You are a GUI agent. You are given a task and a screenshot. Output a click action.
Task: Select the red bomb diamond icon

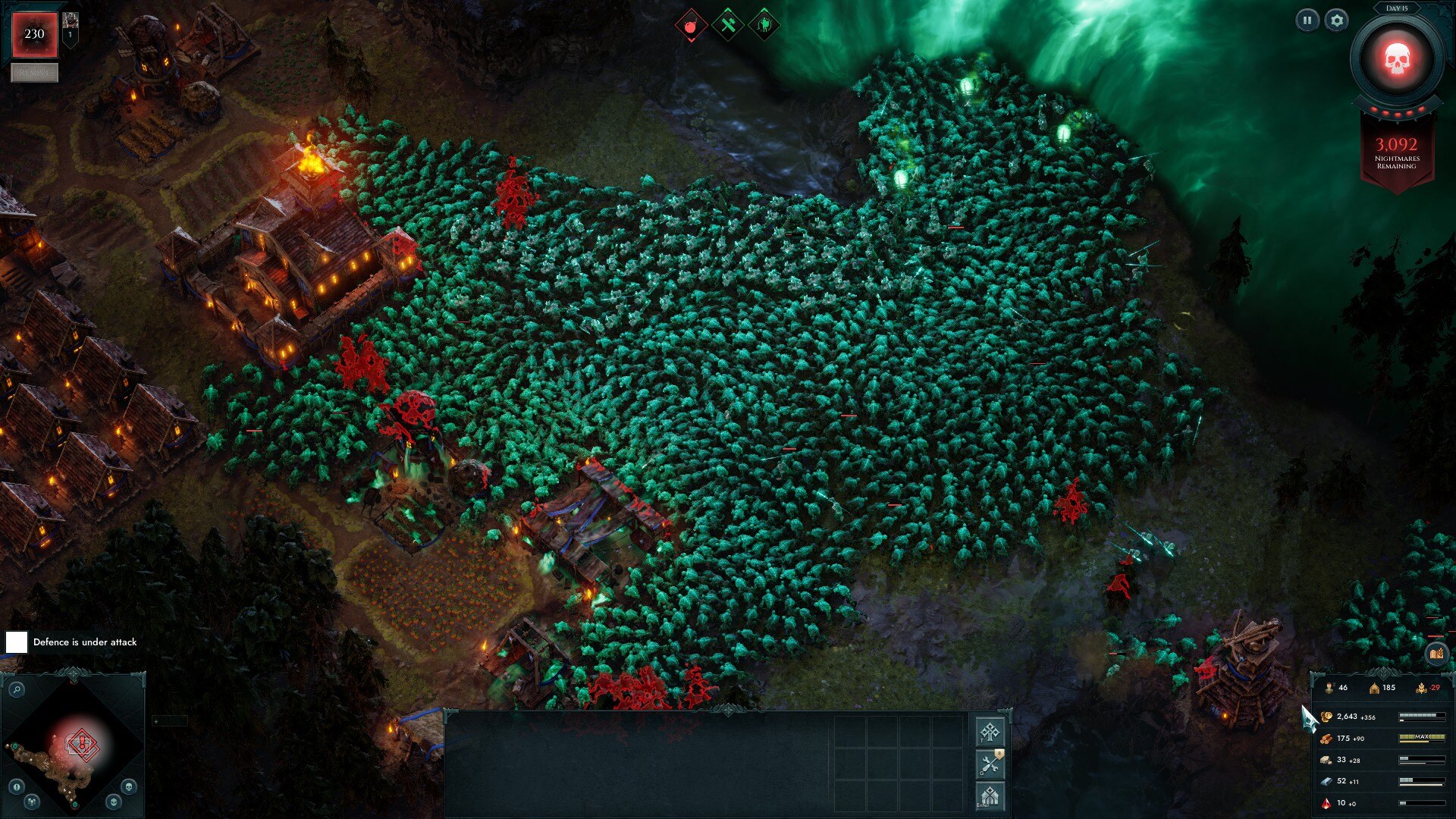point(691,27)
